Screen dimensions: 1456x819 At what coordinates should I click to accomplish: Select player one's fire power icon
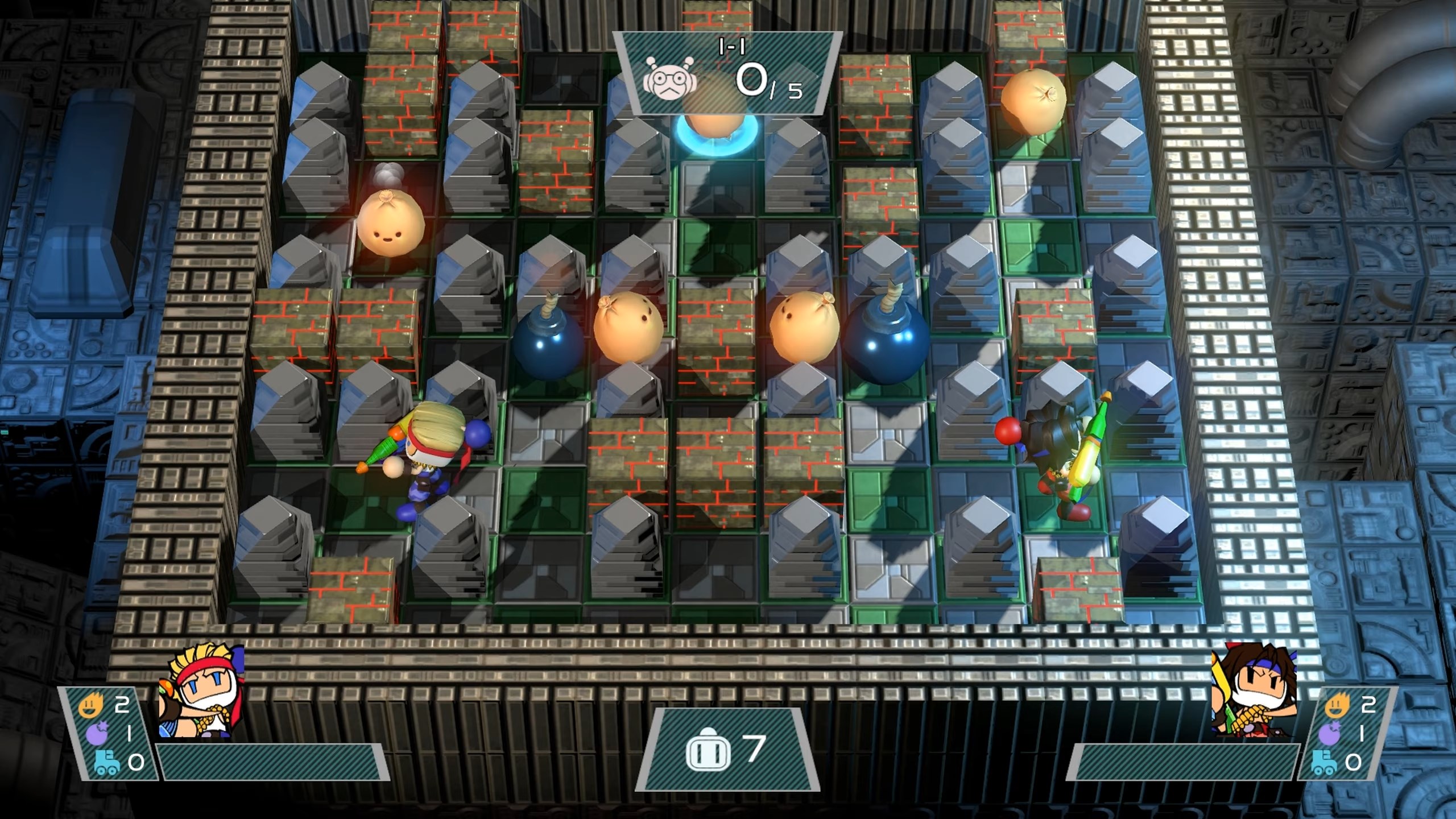(92, 707)
